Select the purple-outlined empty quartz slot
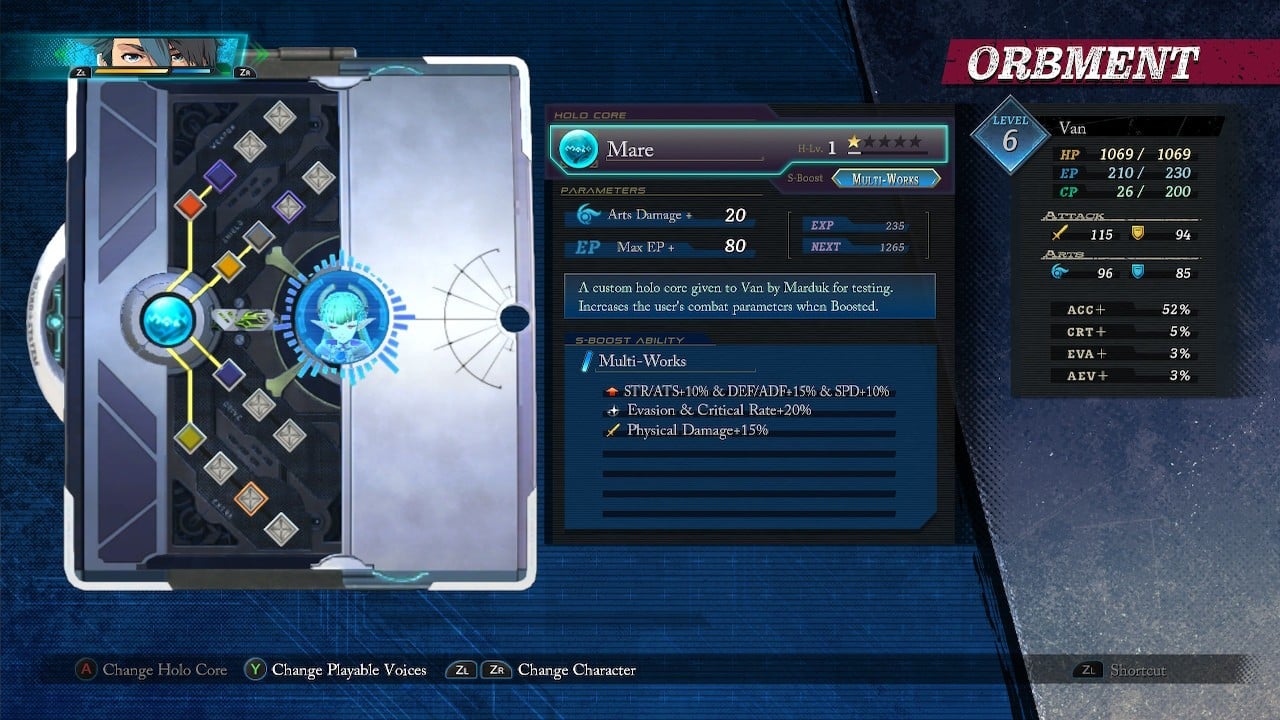 click(288, 207)
